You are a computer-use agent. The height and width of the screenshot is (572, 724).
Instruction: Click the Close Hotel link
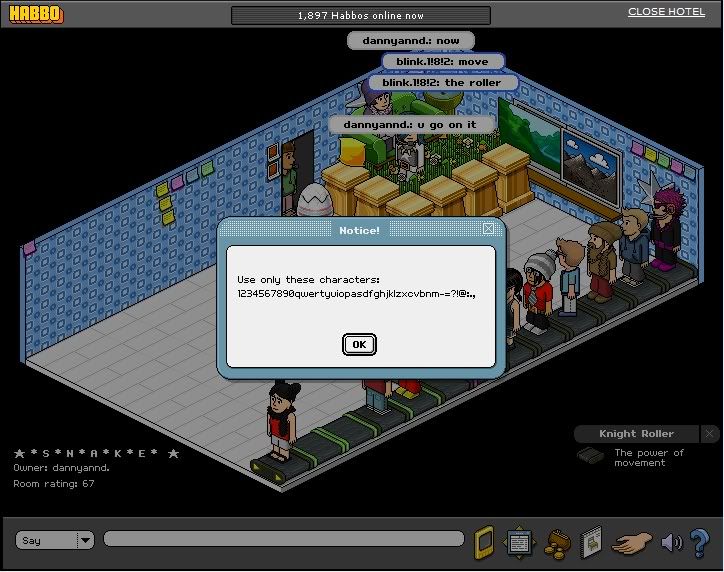pyautogui.click(x=667, y=12)
